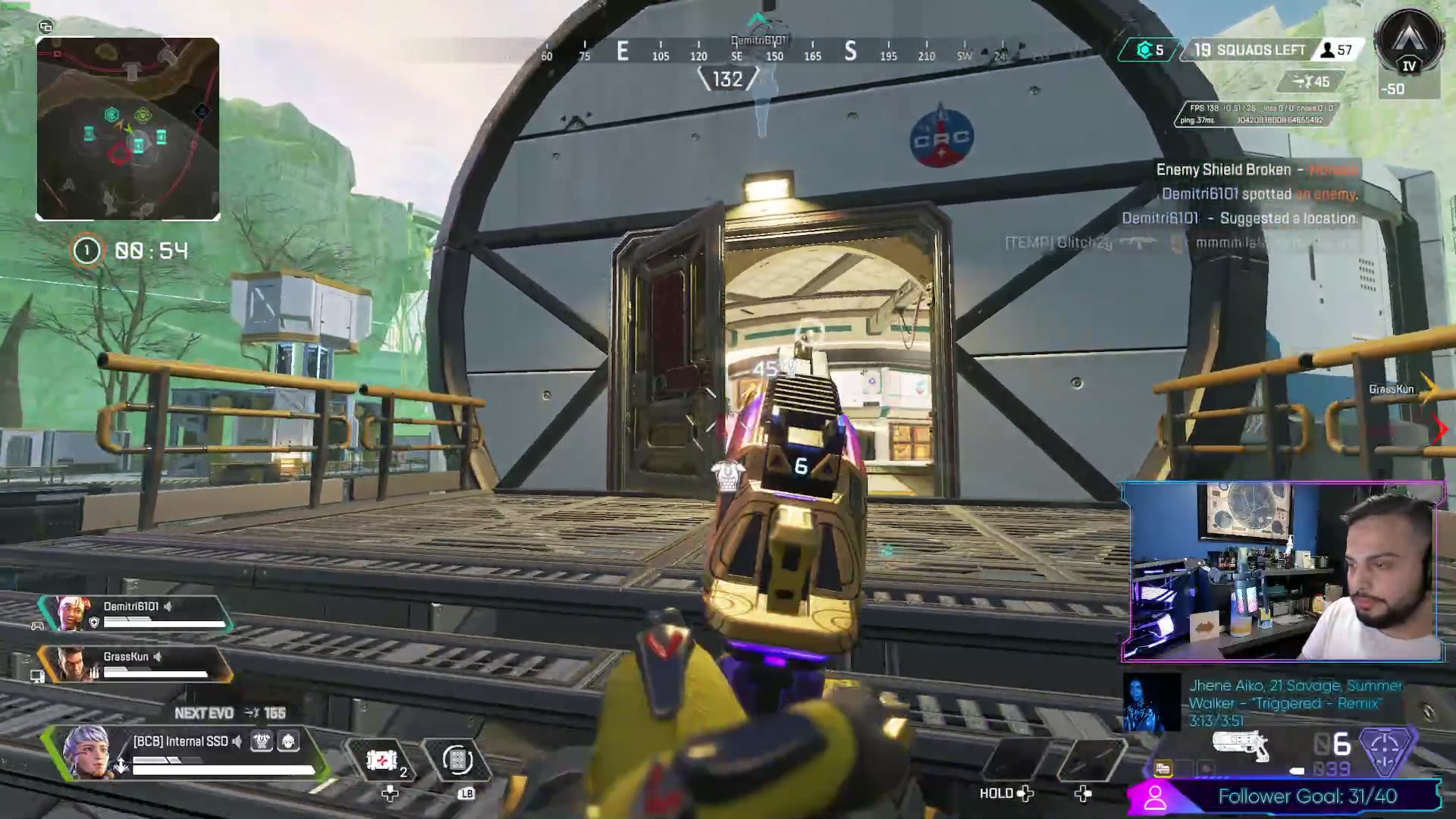Select the Wingman pistol weapon icon
This screenshot has height=819, width=1456.
[1241, 744]
